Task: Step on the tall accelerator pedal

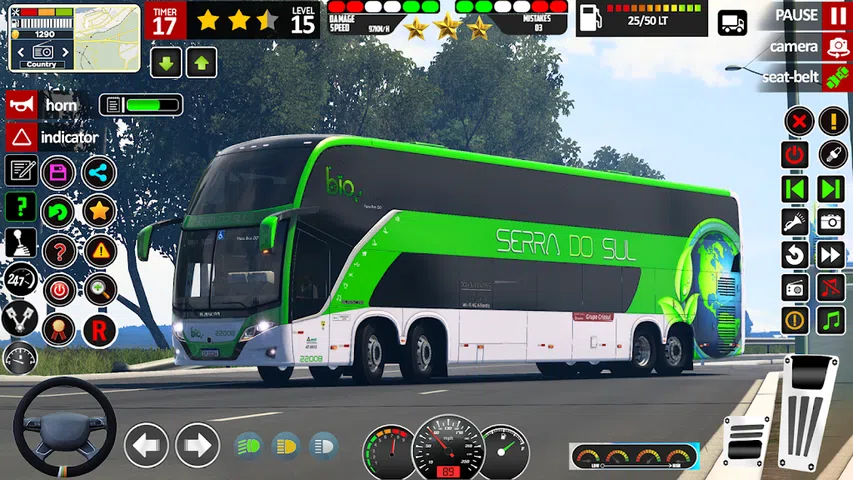Action: tap(810, 408)
